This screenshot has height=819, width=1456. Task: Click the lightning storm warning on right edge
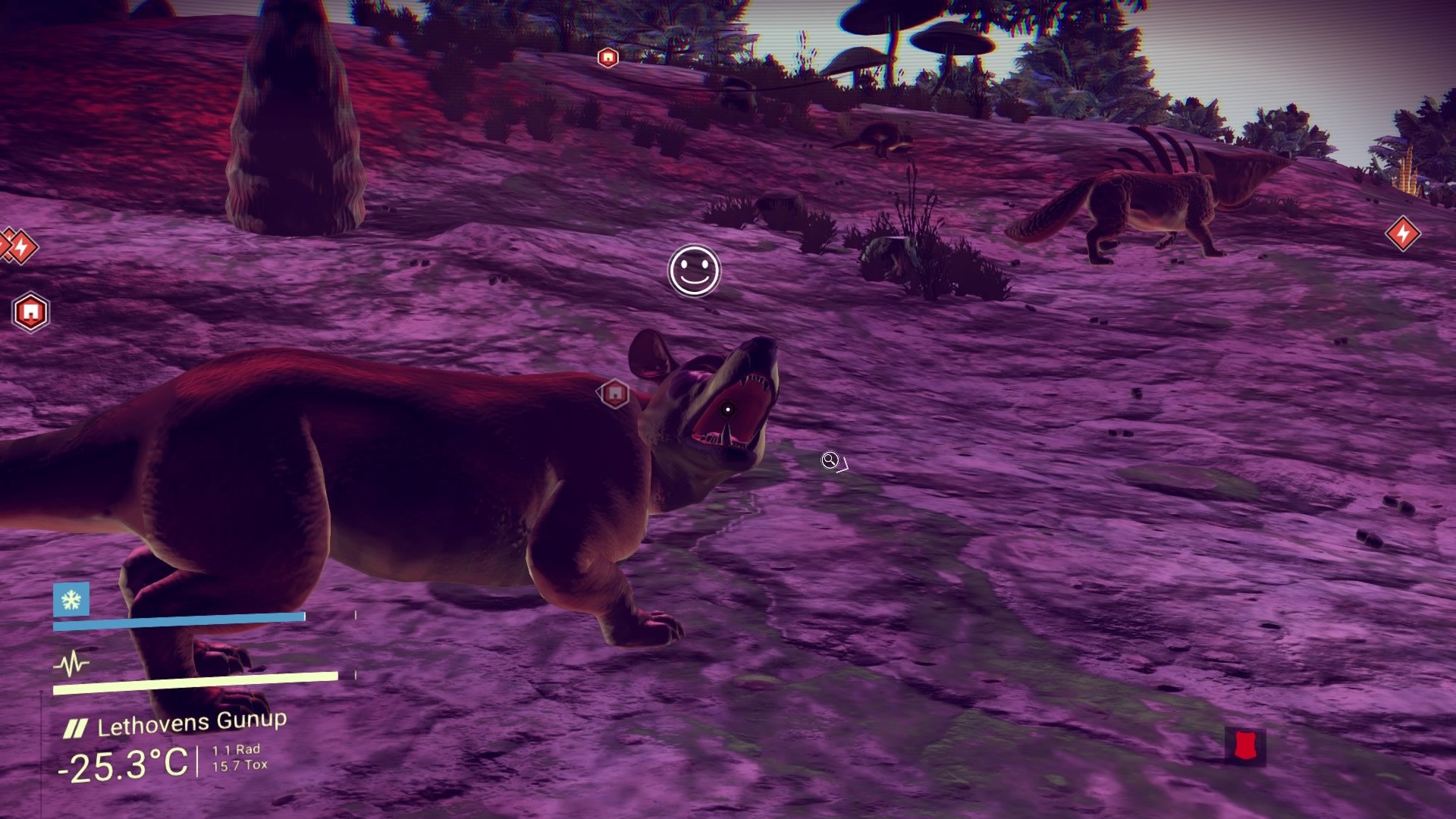pos(1403,235)
